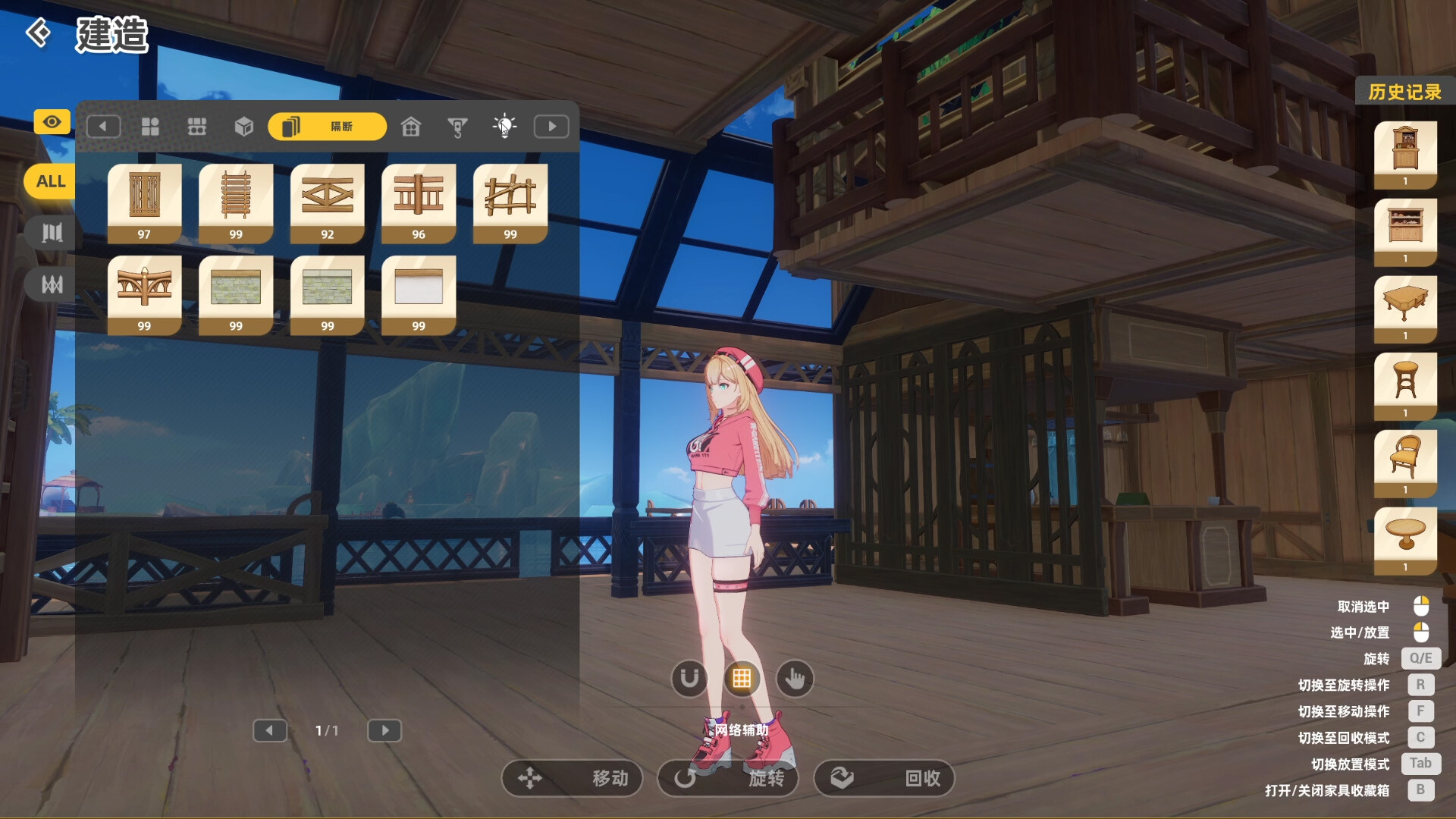This screenshot has height=819, width=1456.
Task: Collapse the toolbar with the left arrow
Action: pyautogui.click(x=104, y=126)
